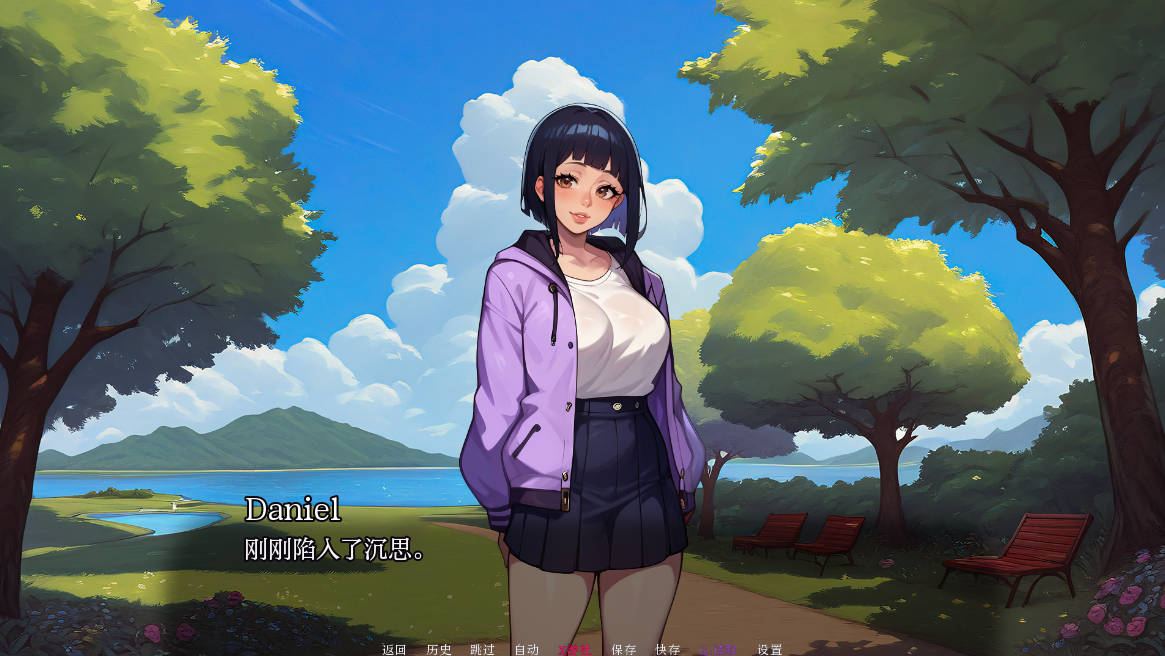
Task: Click the purple quick load button
Action: pos(717,649)
